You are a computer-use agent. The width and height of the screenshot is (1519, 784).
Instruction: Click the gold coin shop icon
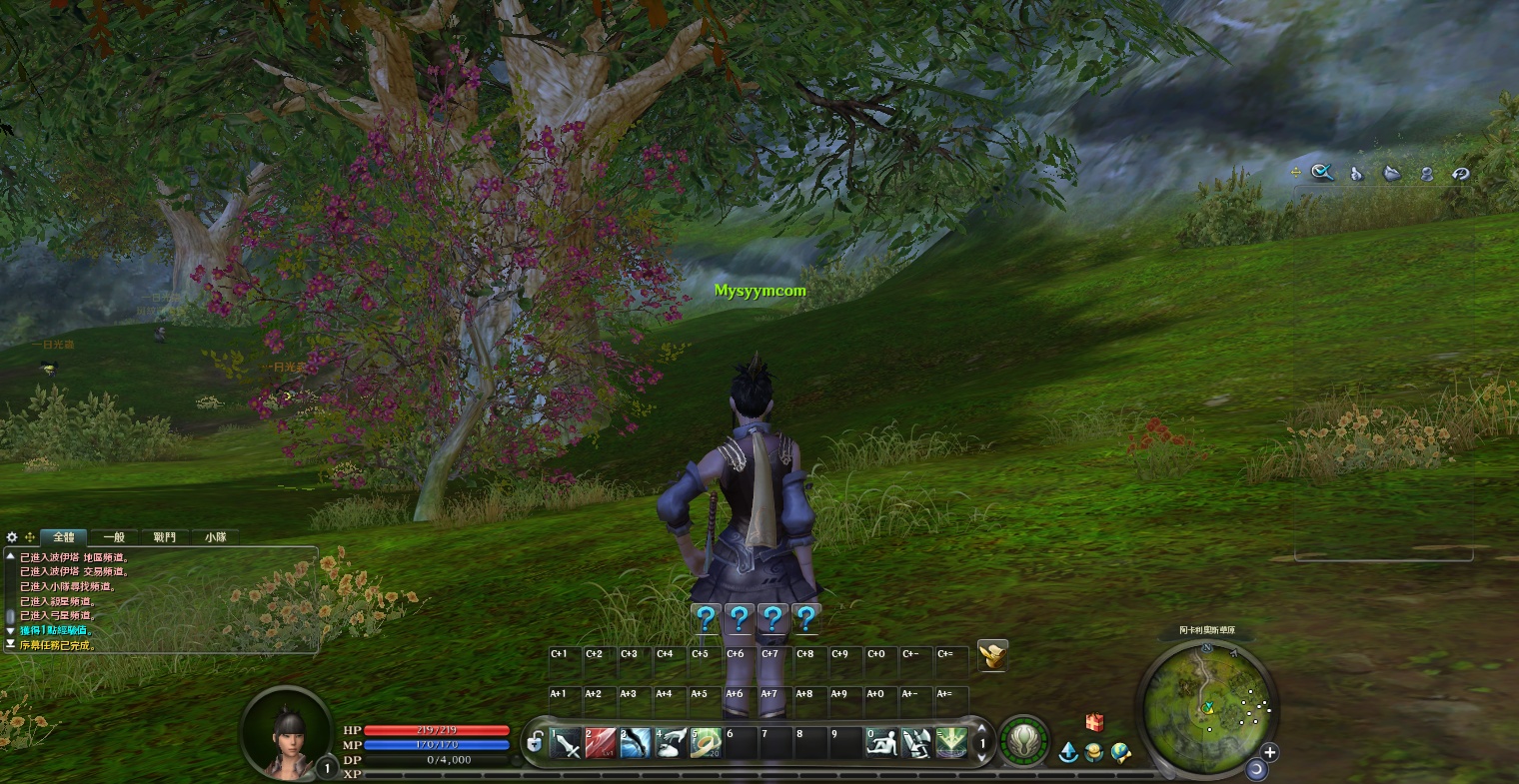pos(1094,752)
